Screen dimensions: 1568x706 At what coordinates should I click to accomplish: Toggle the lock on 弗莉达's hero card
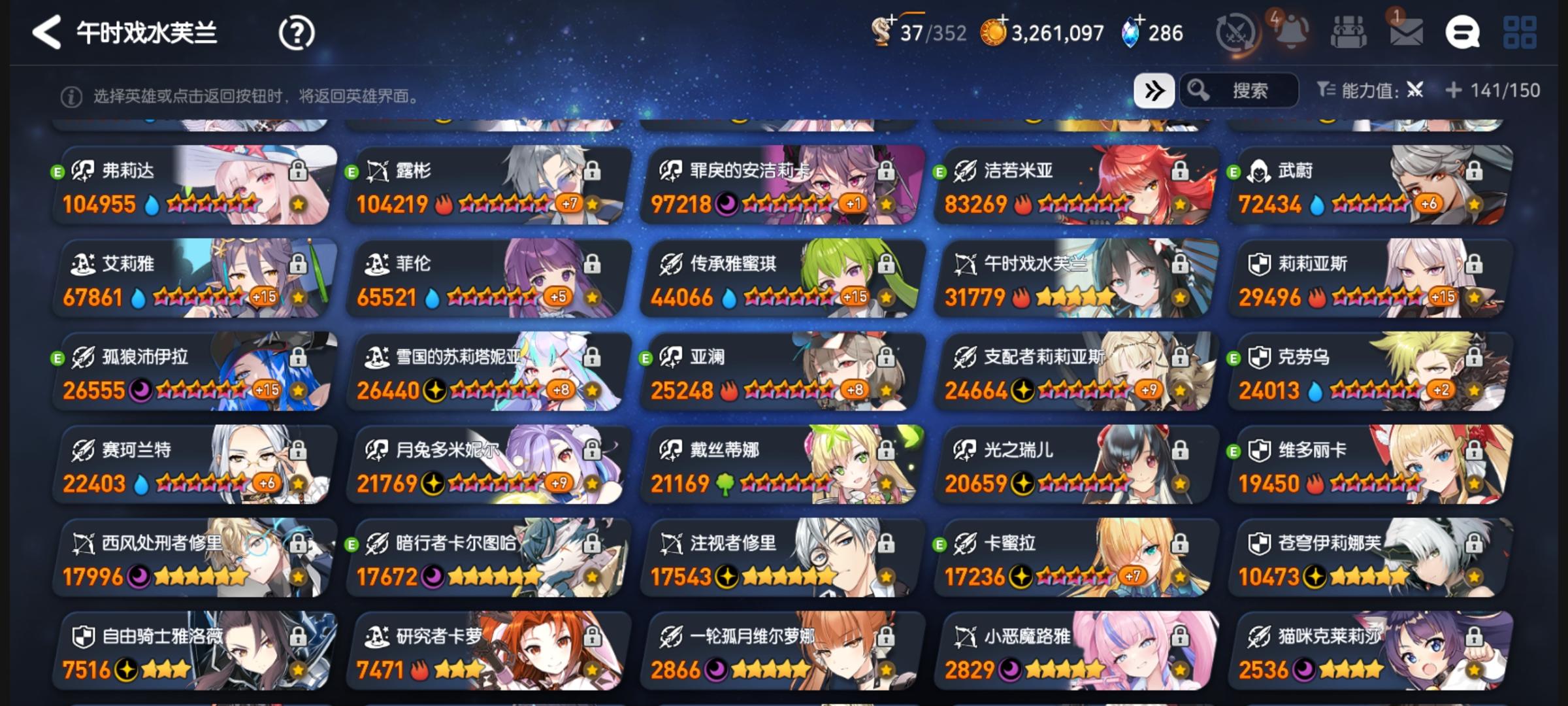[297, 171]
